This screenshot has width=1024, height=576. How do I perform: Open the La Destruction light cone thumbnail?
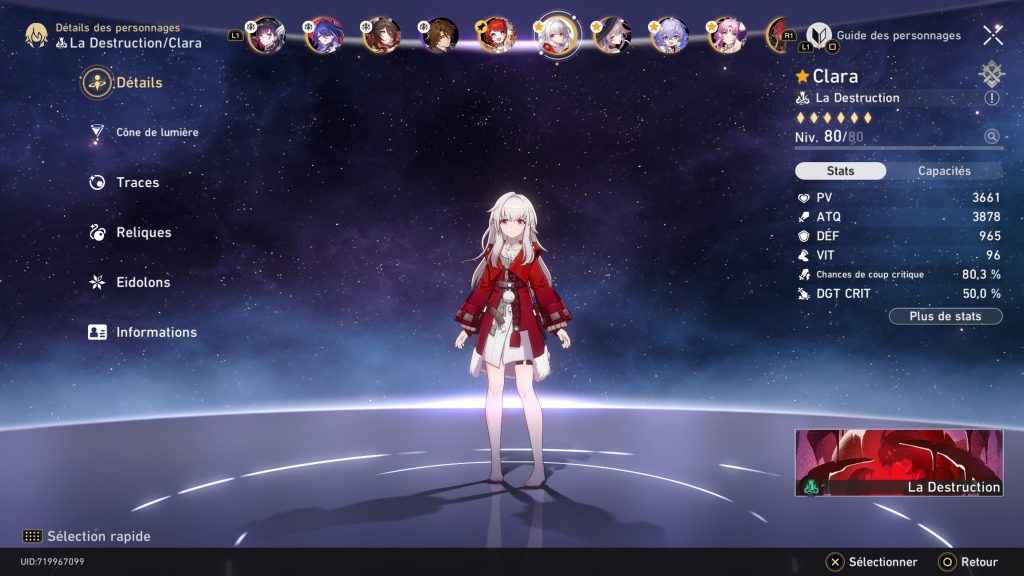pos(899,463)
